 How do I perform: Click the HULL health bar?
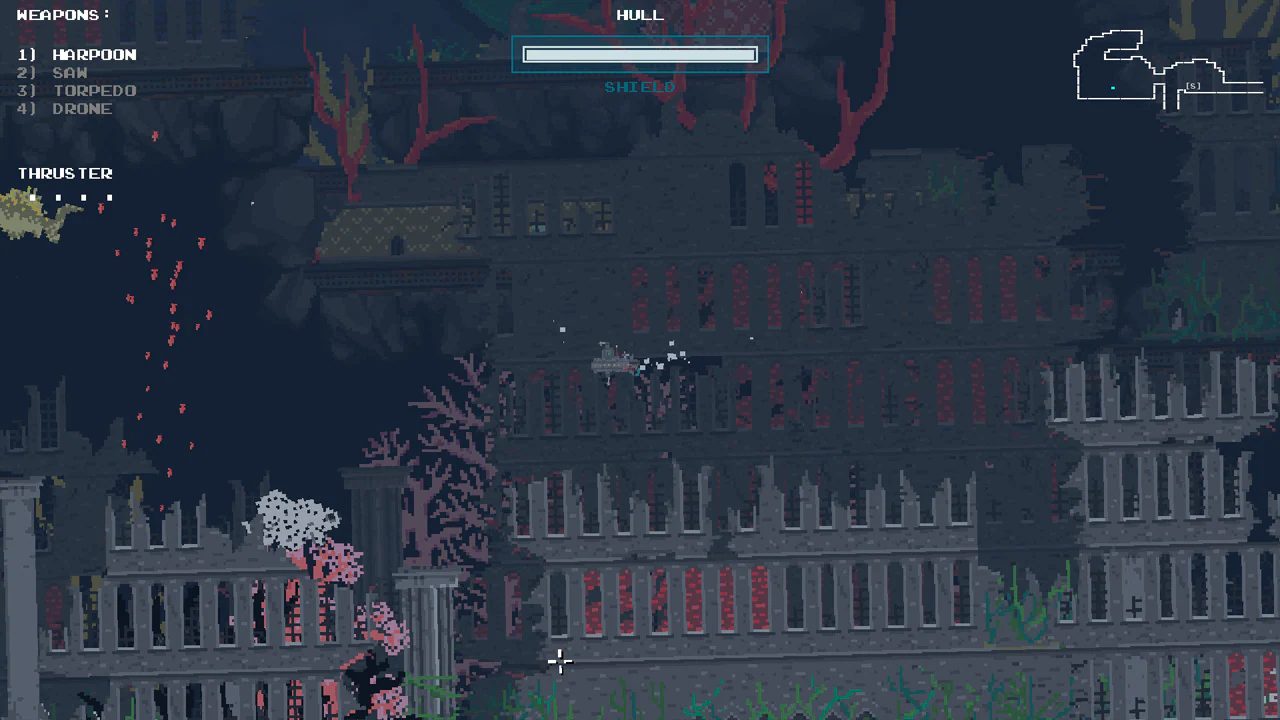(x=639, y=54)
